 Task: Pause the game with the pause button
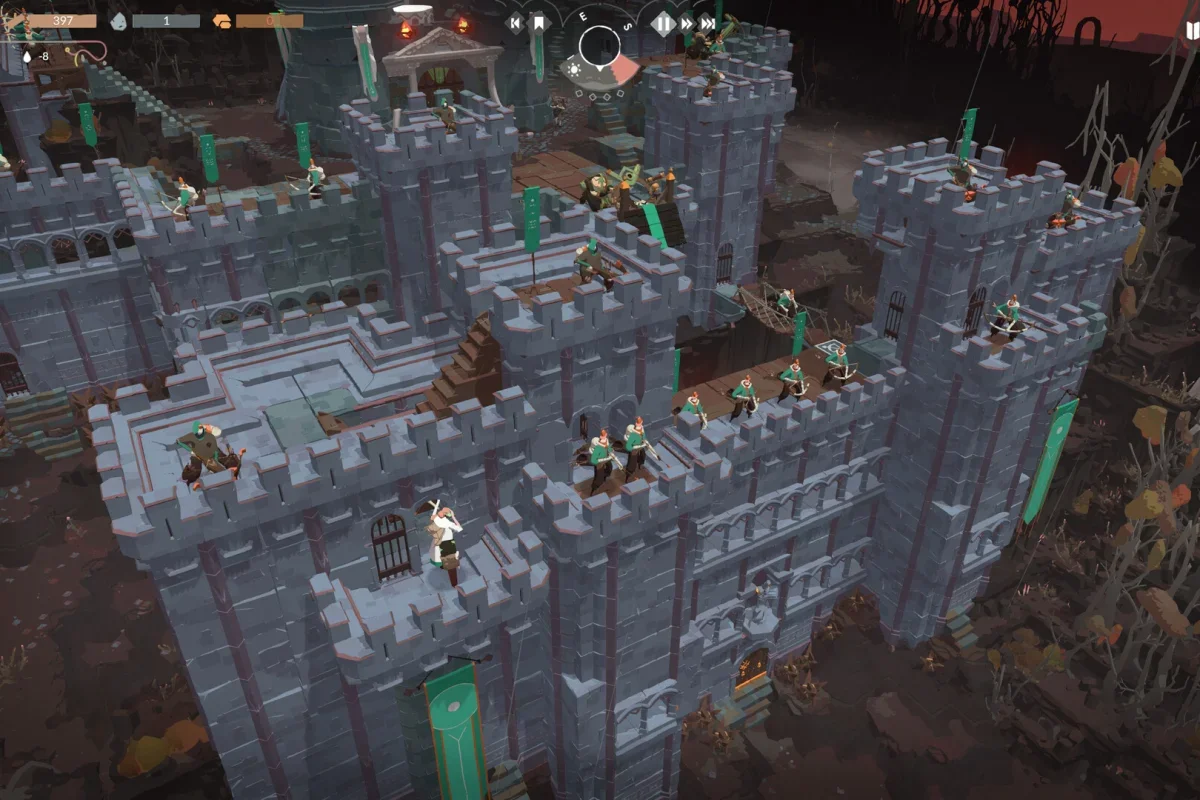(x=663, y=23)
